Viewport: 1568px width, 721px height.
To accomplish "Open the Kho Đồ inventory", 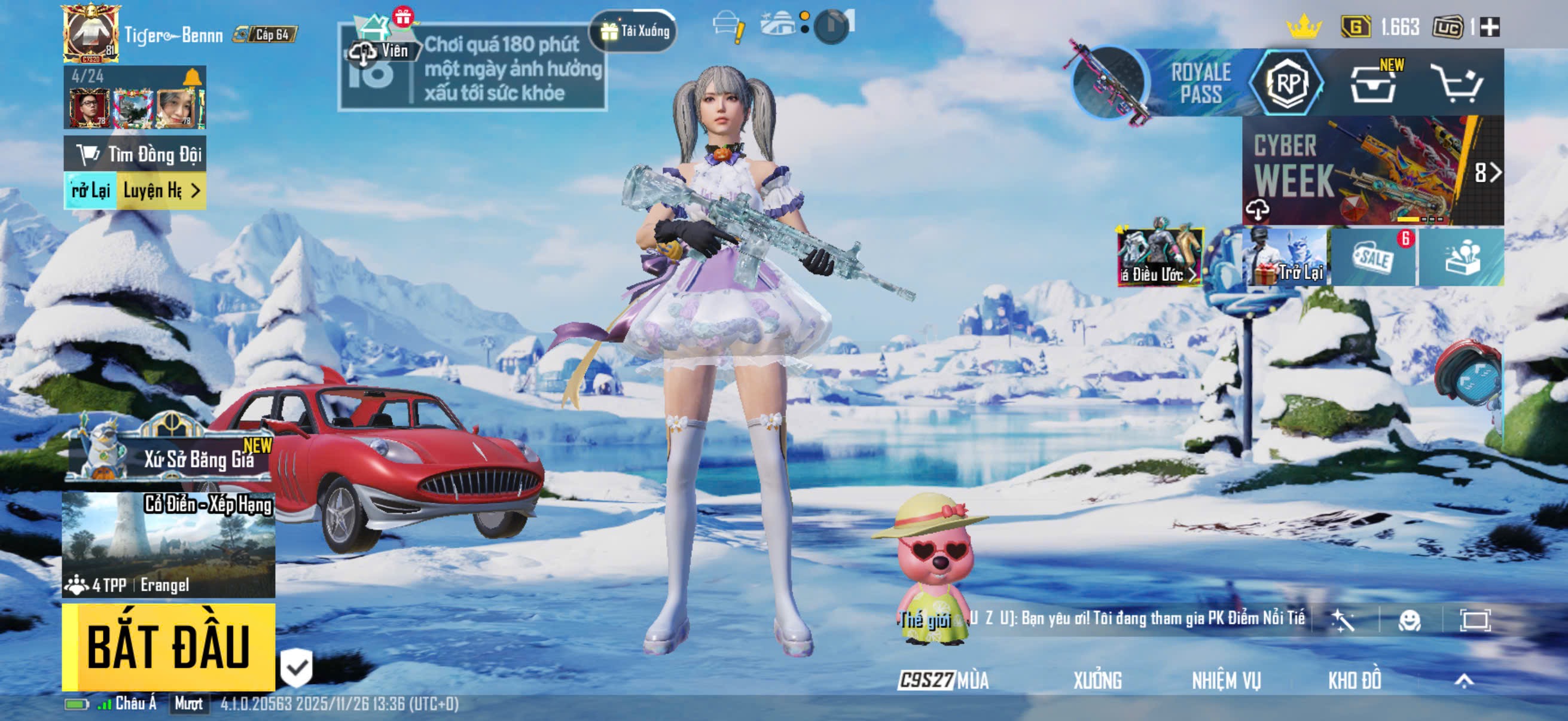I will coord(1355,680).
